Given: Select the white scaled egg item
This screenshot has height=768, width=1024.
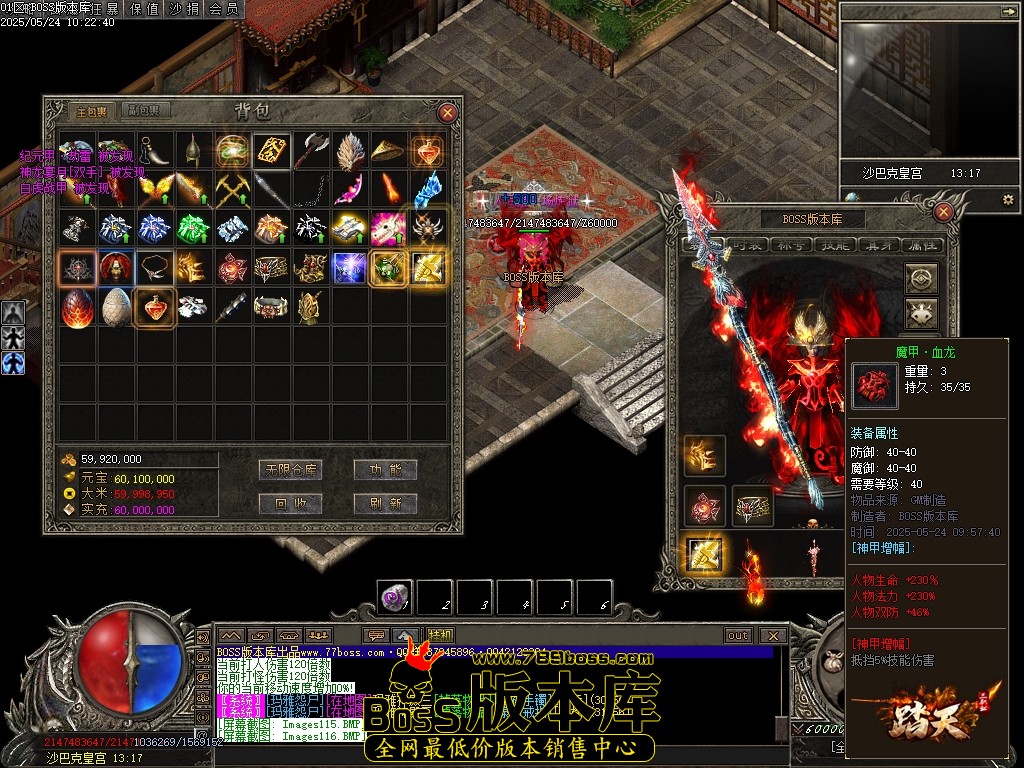Looking at the screenshot, I should (116, 308).
